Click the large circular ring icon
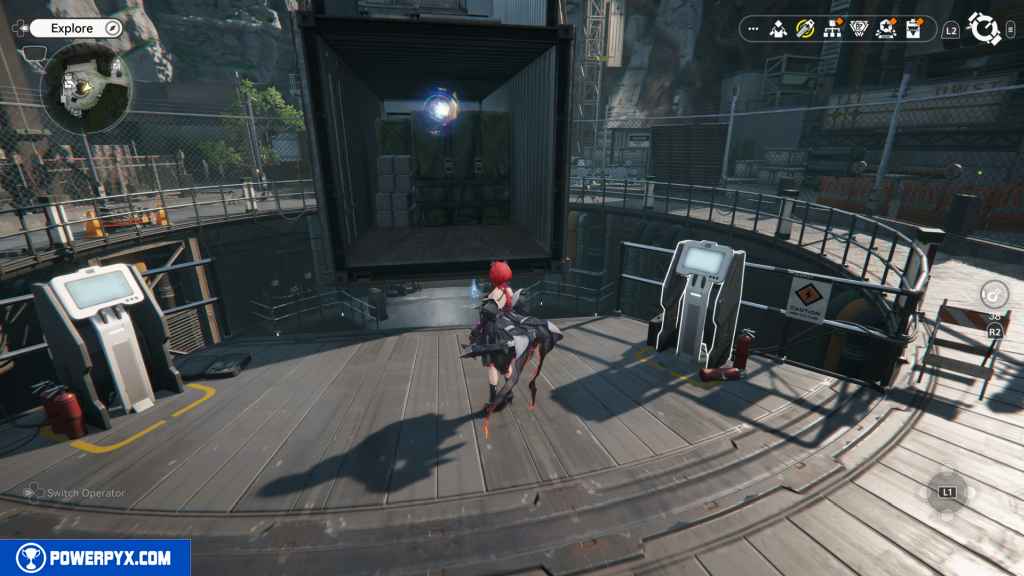 coord(985,29)
